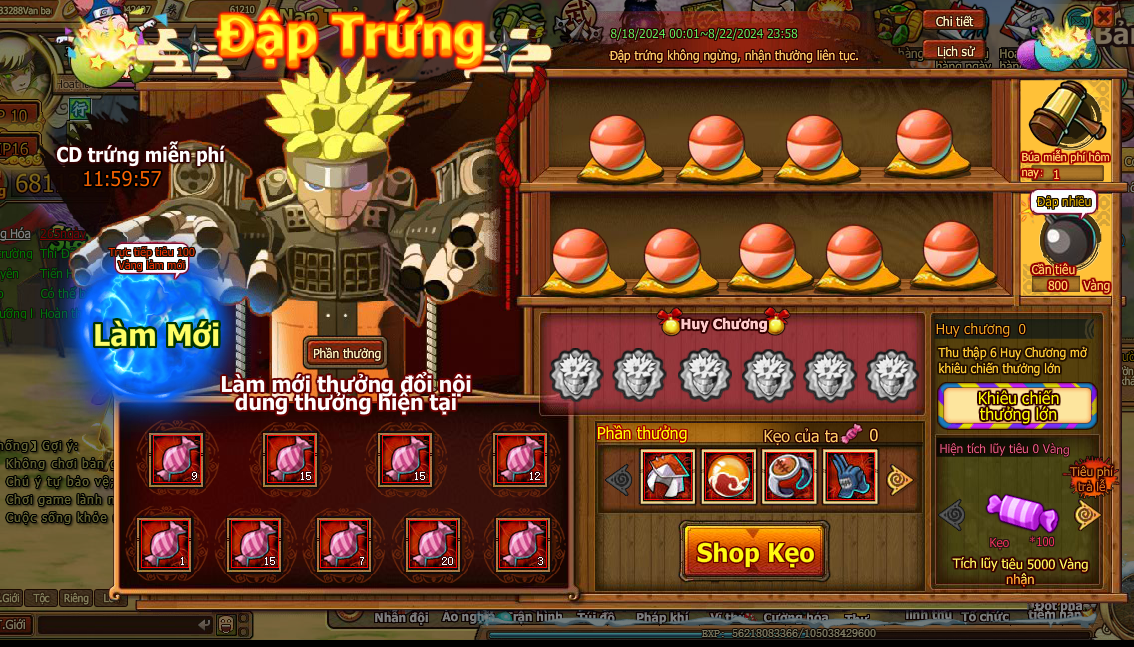
Task: Click the Phần thưởng button under the character
Action: click(345, 353)
